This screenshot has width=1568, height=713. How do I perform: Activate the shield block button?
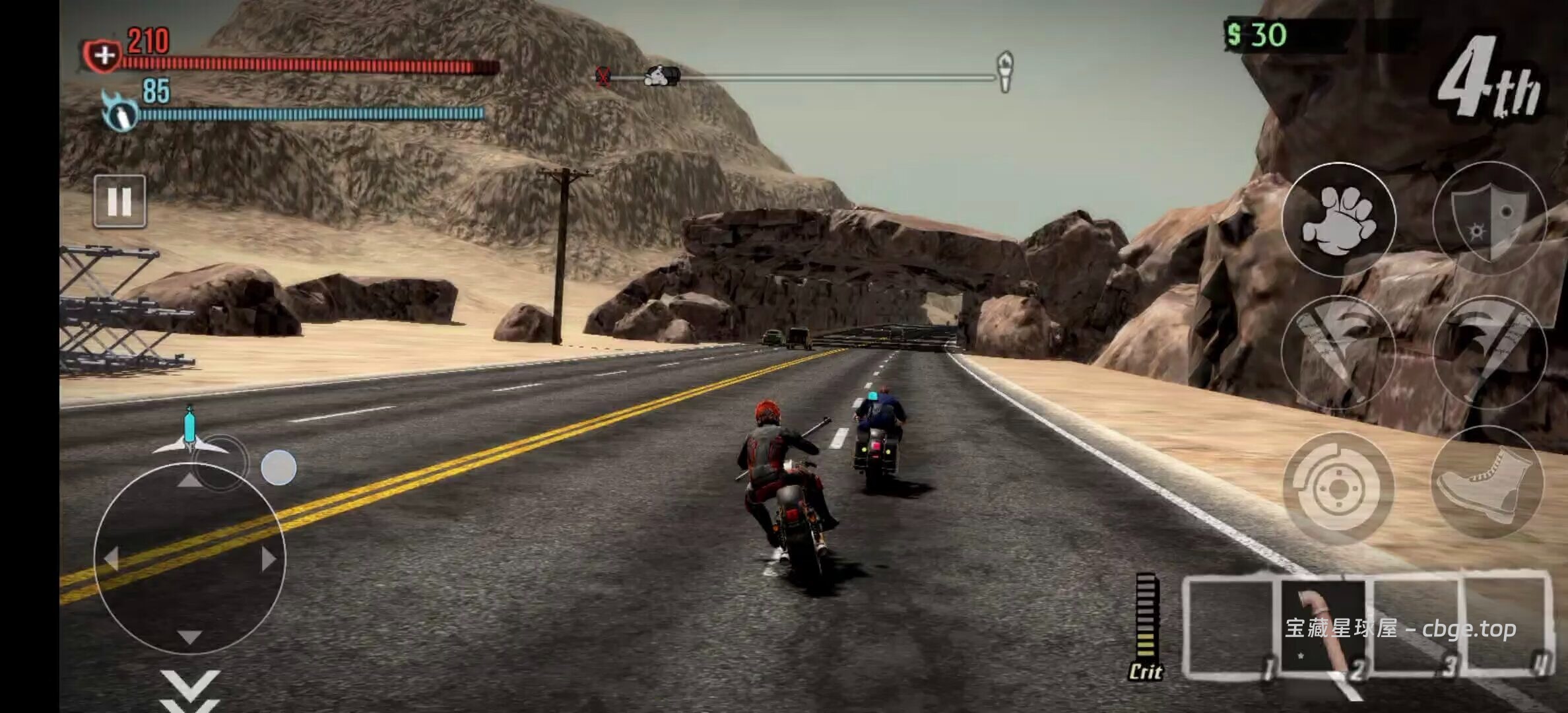coord(1489,219)
